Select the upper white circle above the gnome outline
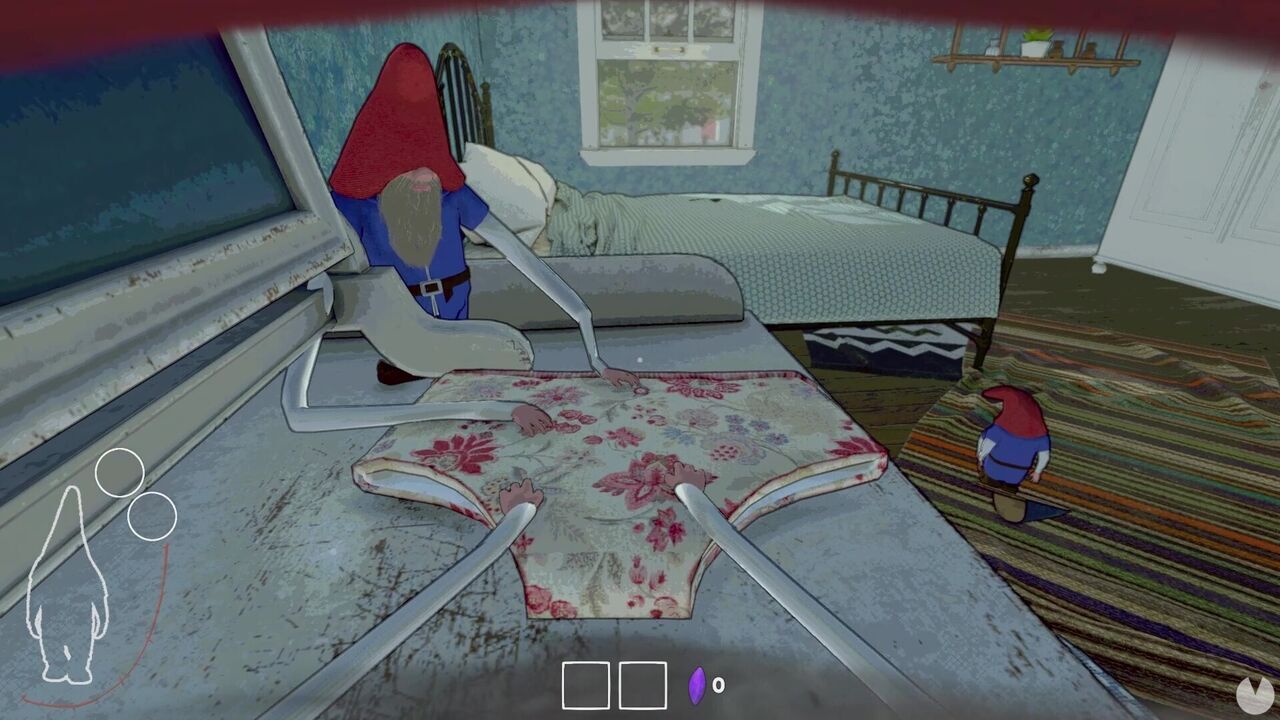The height and width of the screenshot is (720, 1280). point(122,470)
